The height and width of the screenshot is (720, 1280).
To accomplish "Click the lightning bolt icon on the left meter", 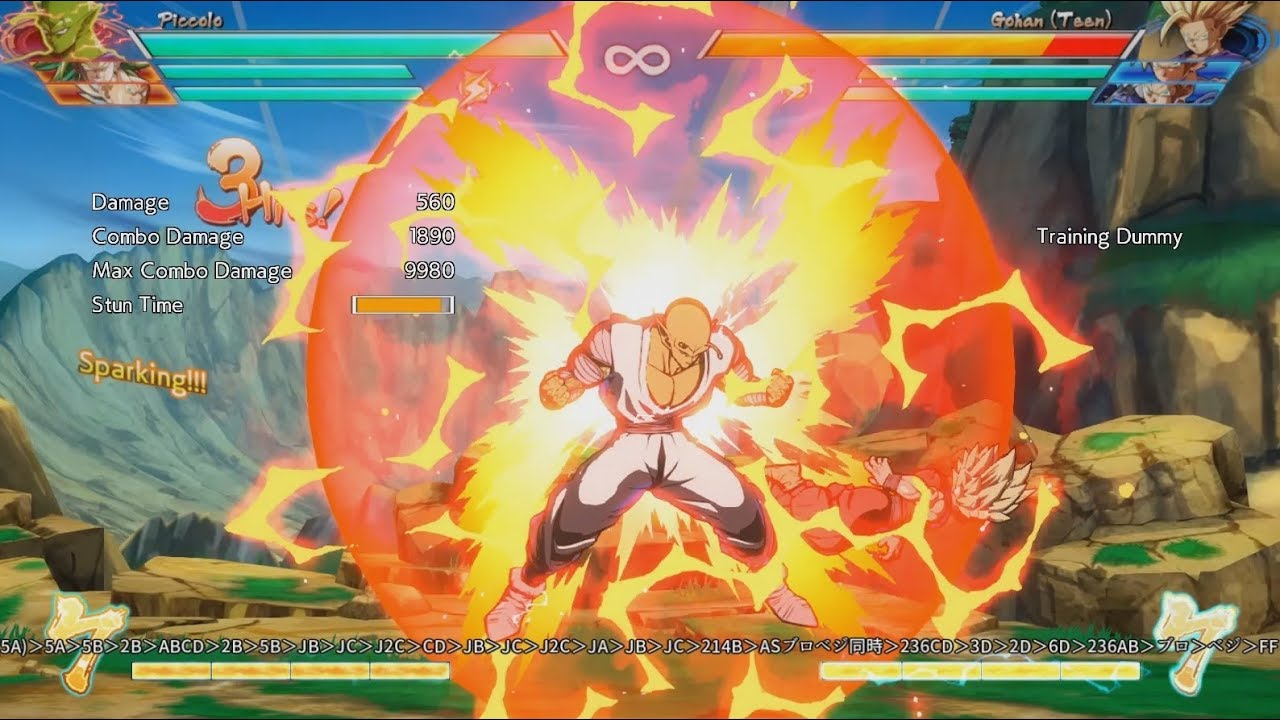I will click(472, 85).
